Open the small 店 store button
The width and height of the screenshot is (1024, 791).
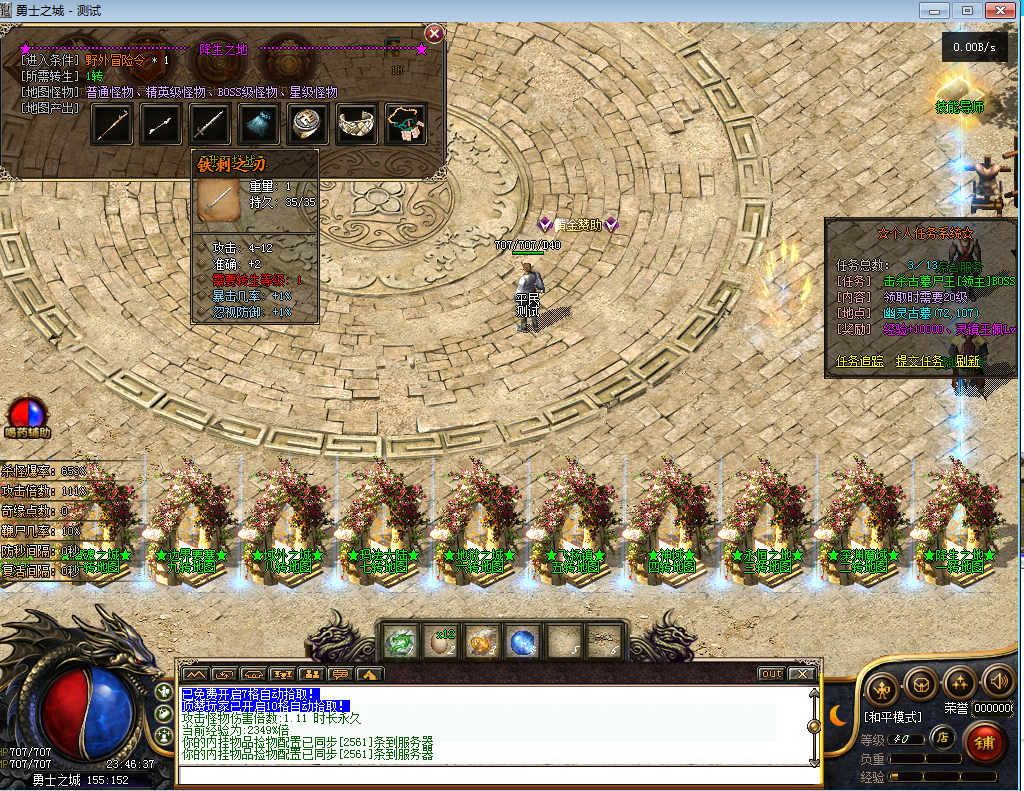pos(941,738)
